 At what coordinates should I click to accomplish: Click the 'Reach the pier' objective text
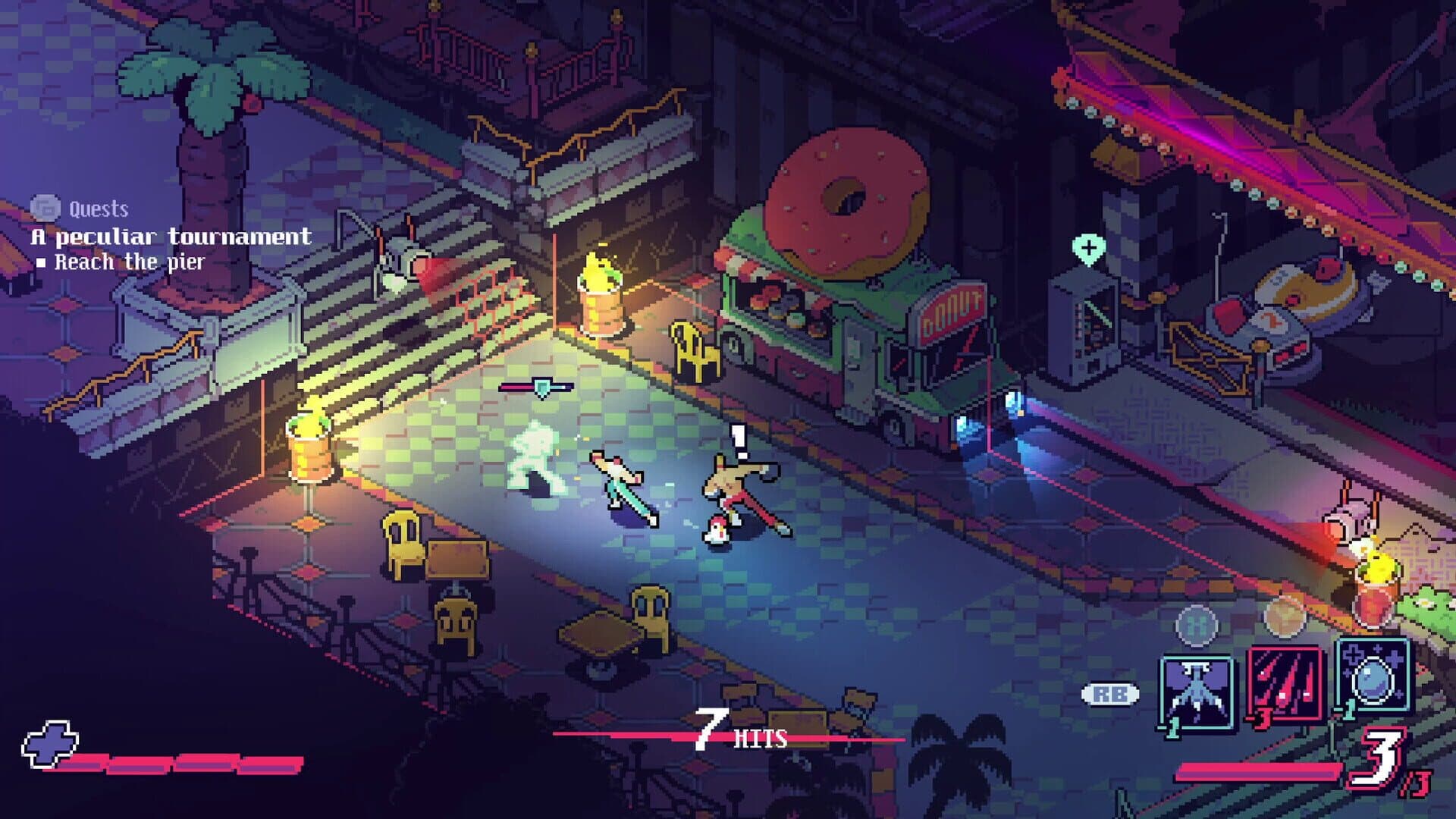[129, 260]
